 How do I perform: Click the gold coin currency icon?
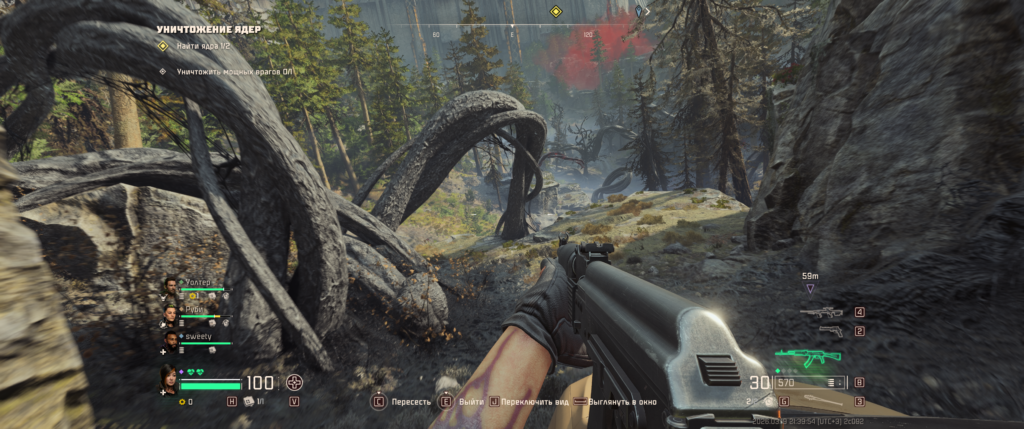[180, 402]
